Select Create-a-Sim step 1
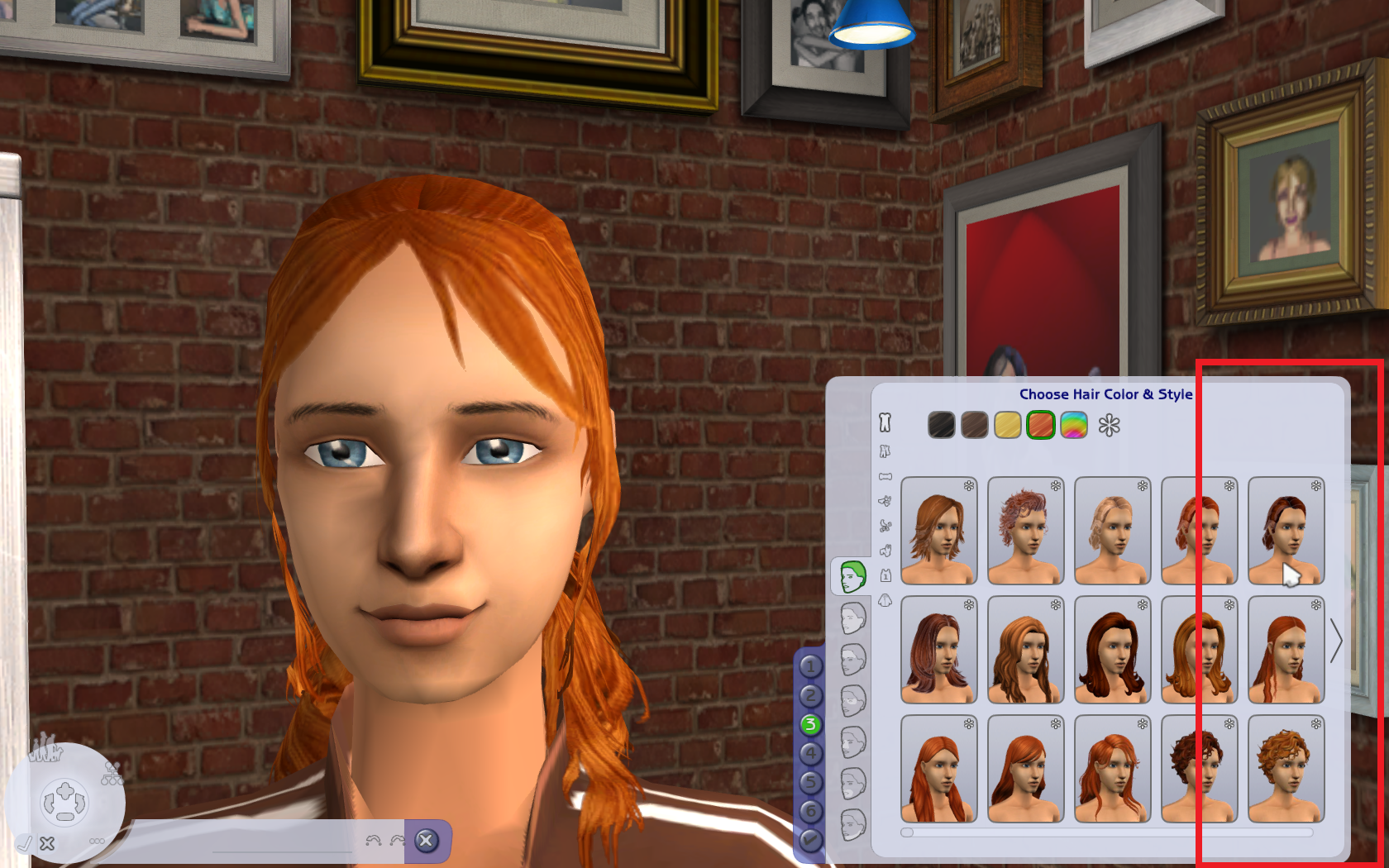The width and height of the screenshot is (1389, 868). (811, 665)
